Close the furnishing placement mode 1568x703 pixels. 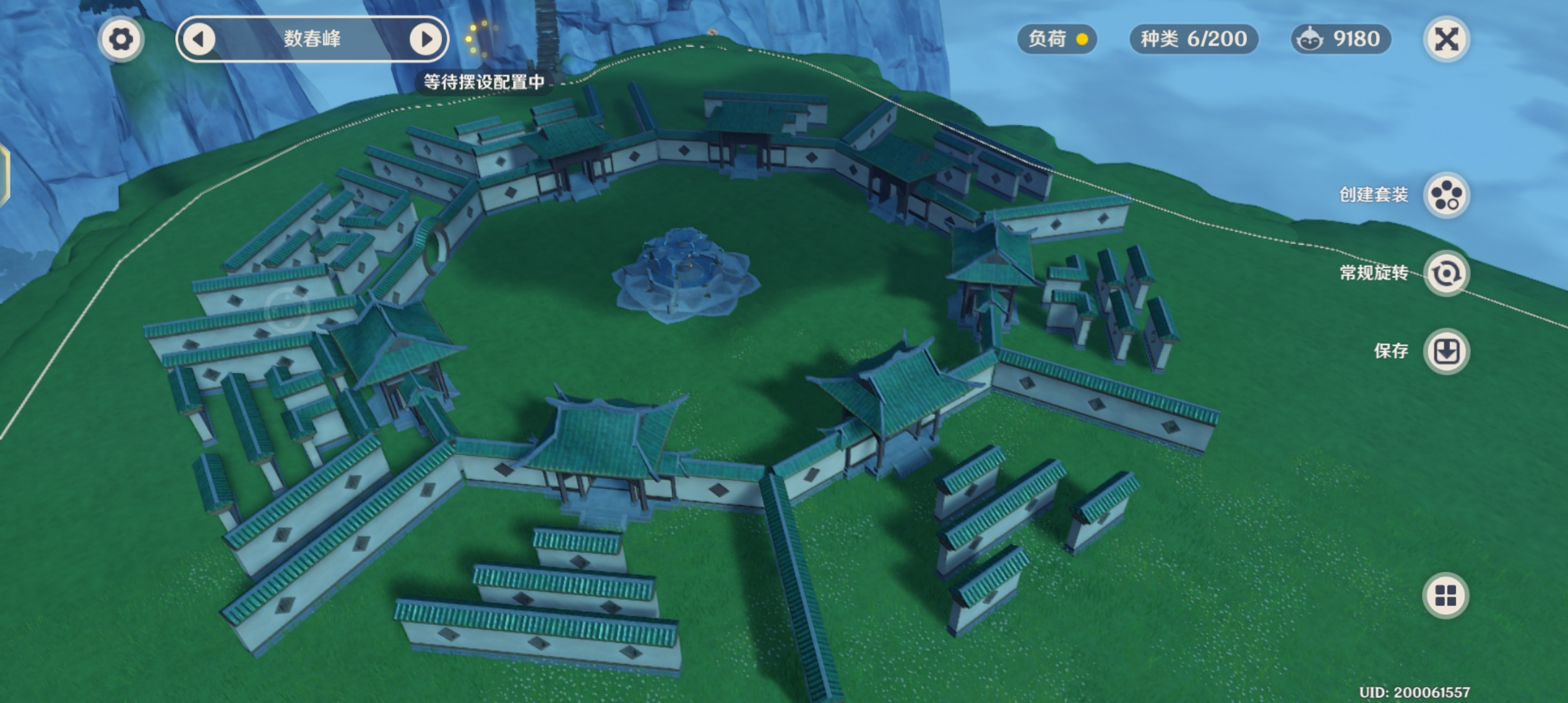pyautogui.click(x=1446, y=39)
